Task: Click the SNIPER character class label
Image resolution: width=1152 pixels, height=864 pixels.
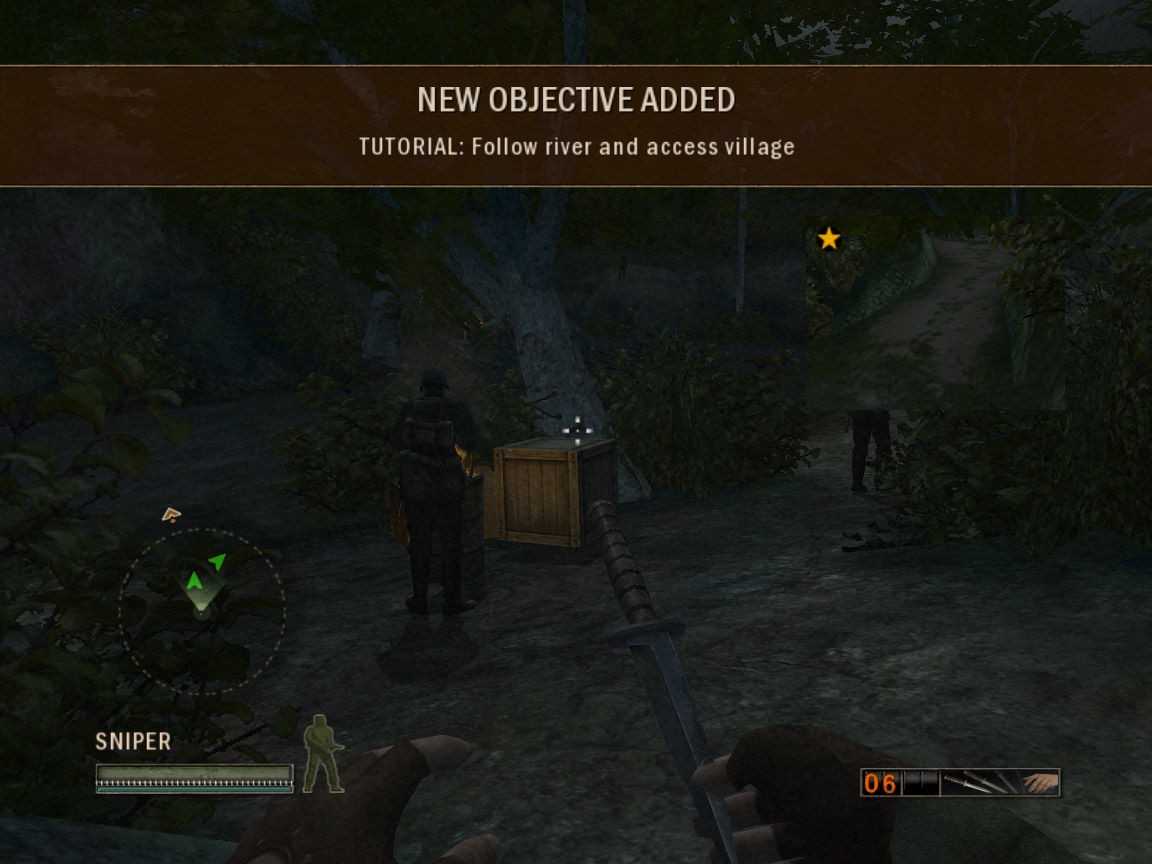Action: pyautogui.click(x=133, y=742)
